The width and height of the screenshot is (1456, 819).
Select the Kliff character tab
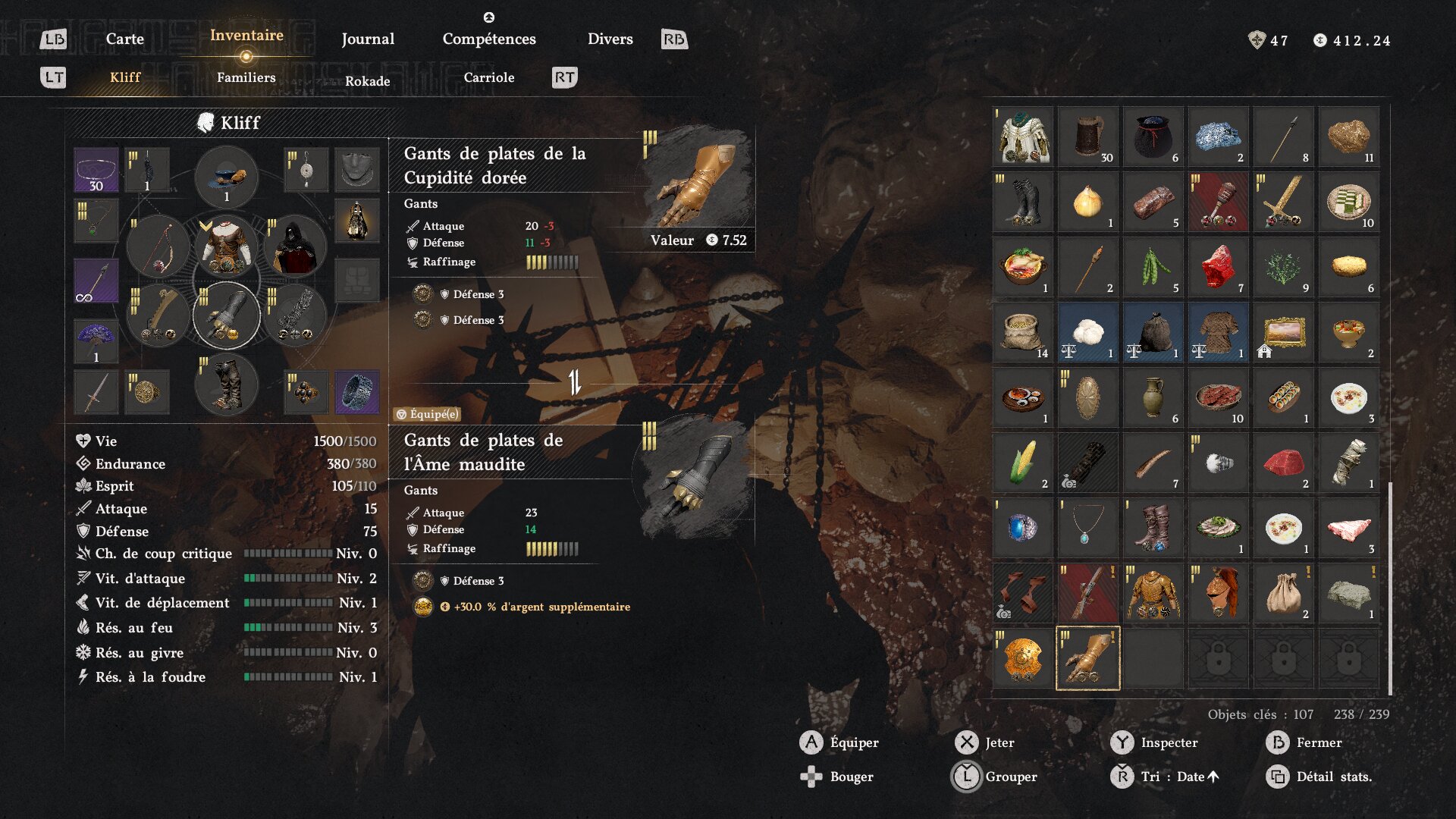click(x=125, y=77)
